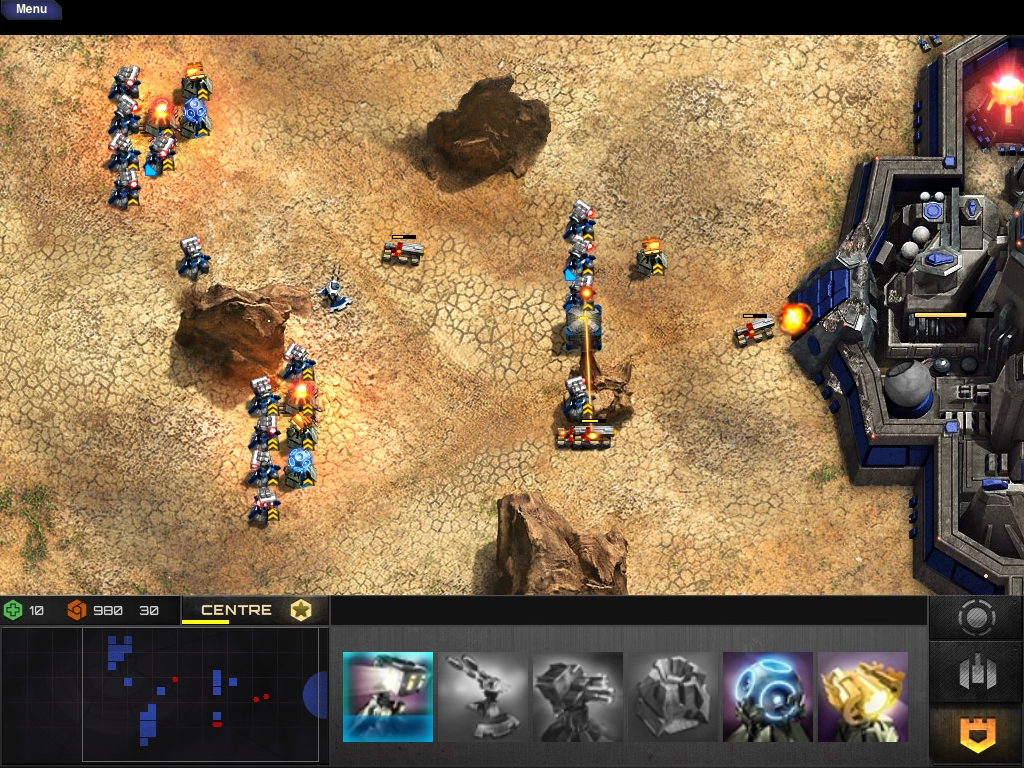Pick the greyed-out multi-barrel gun turret
This screenshot has width=1024, height=768.
[578, 697]
